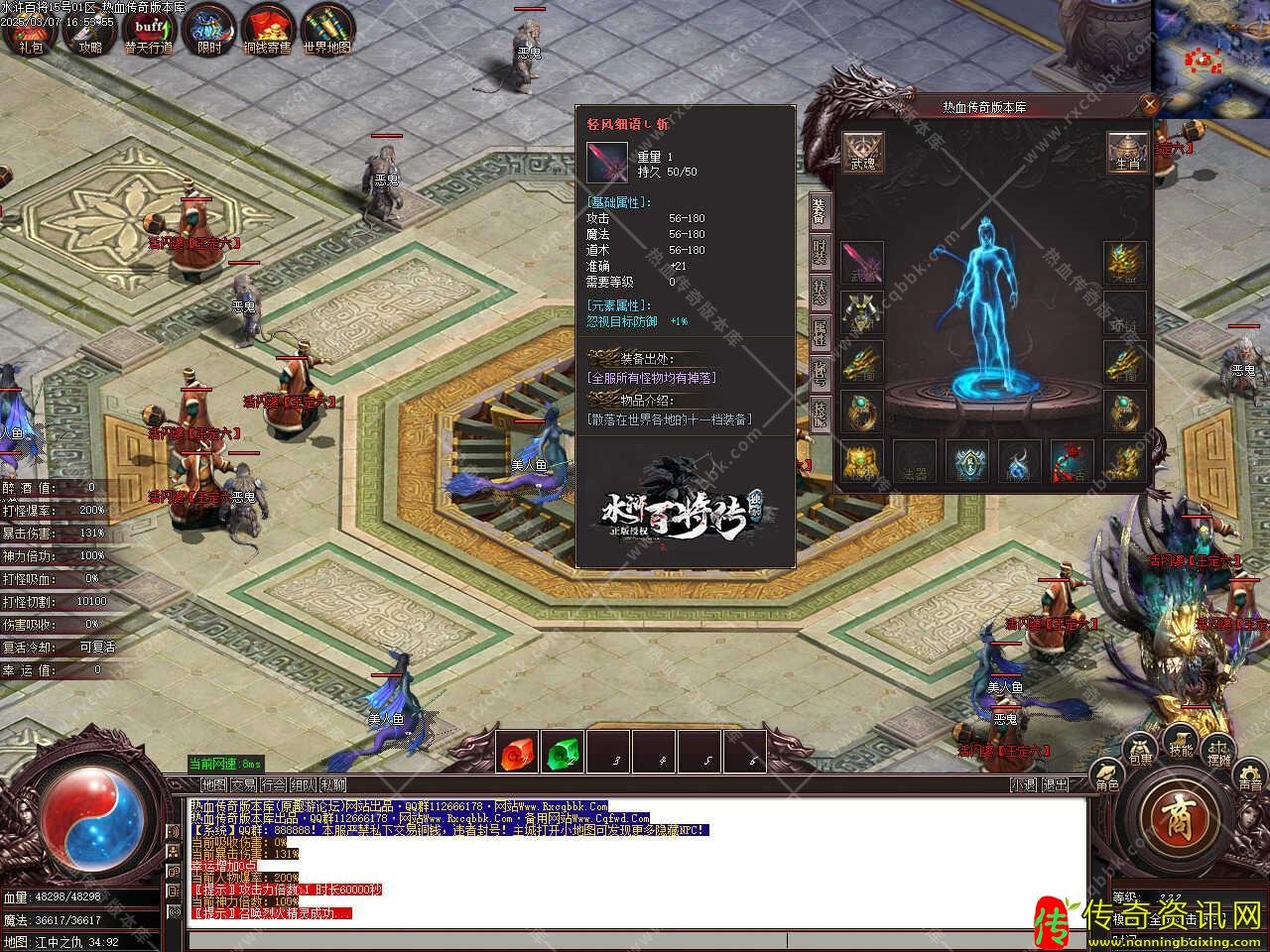Open the 生肖 zodiac button
This screenshot has width=1270, height=952.
pyautogui.click(x=1127, y=152)
